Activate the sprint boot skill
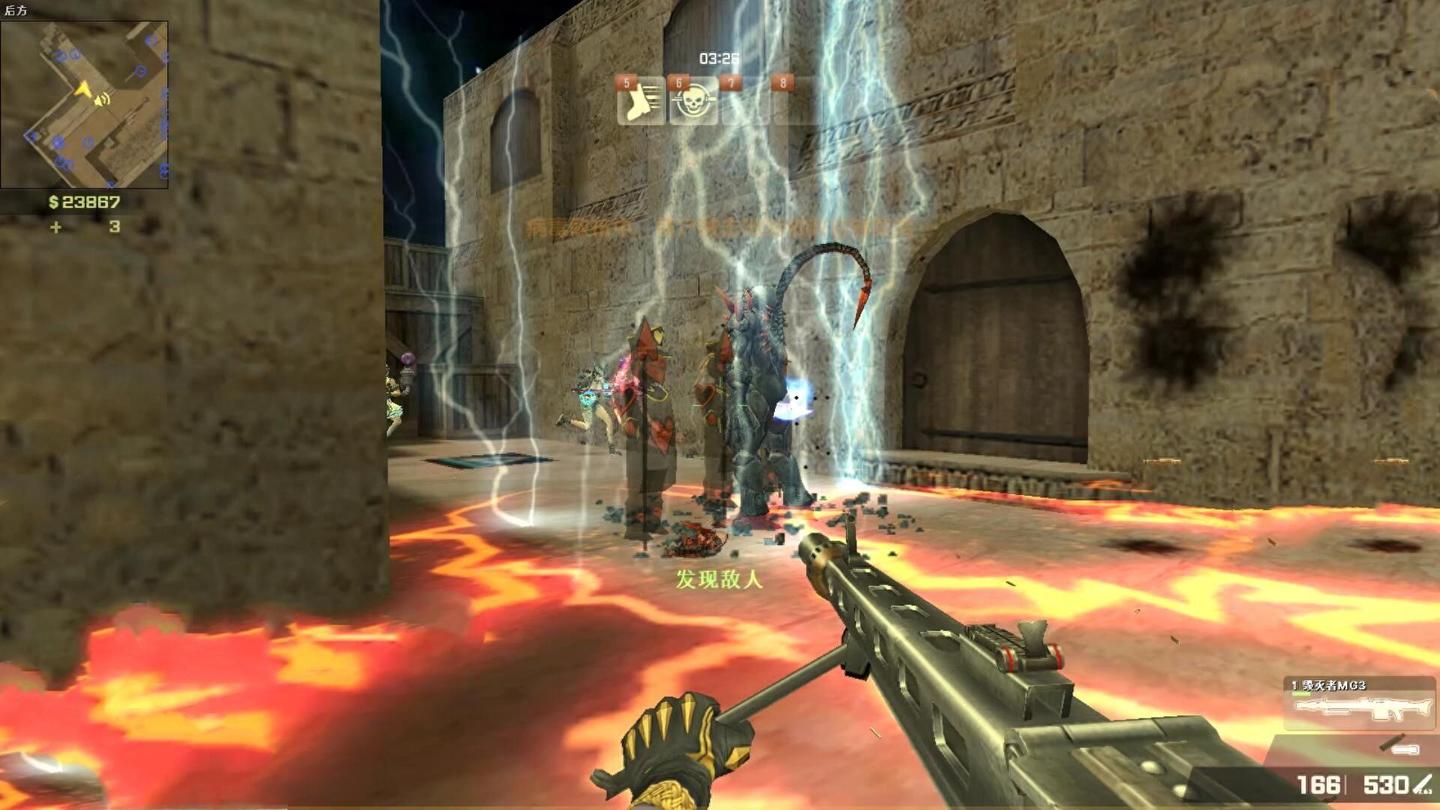 pos(641,101)
